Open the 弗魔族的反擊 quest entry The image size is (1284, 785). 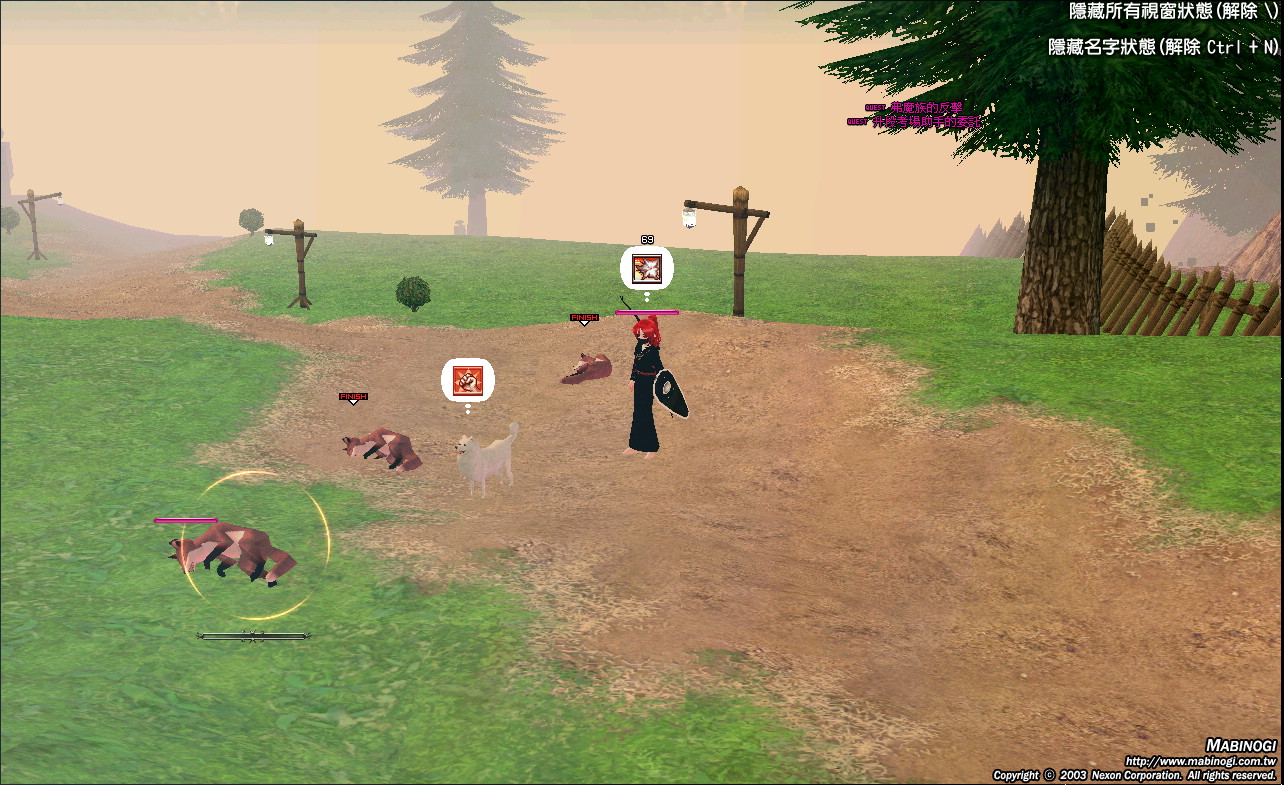click(x=924, y=108)
